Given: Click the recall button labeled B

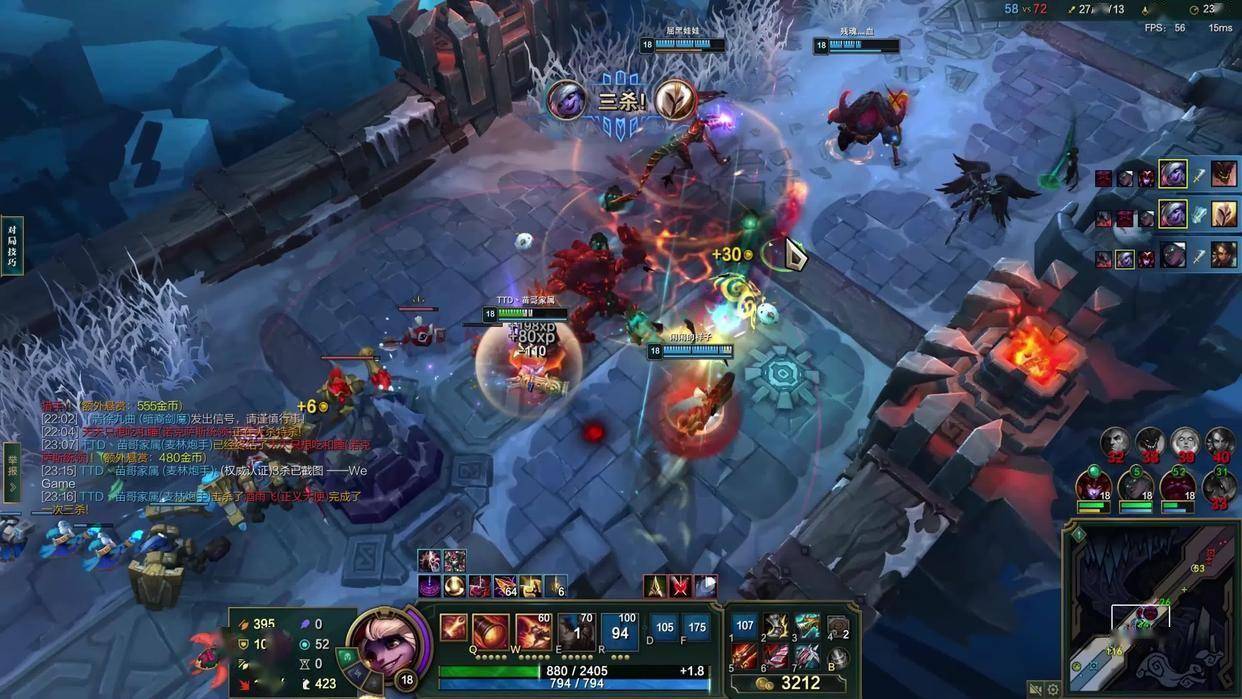Looking at the screenshot, I should (838, 657).
